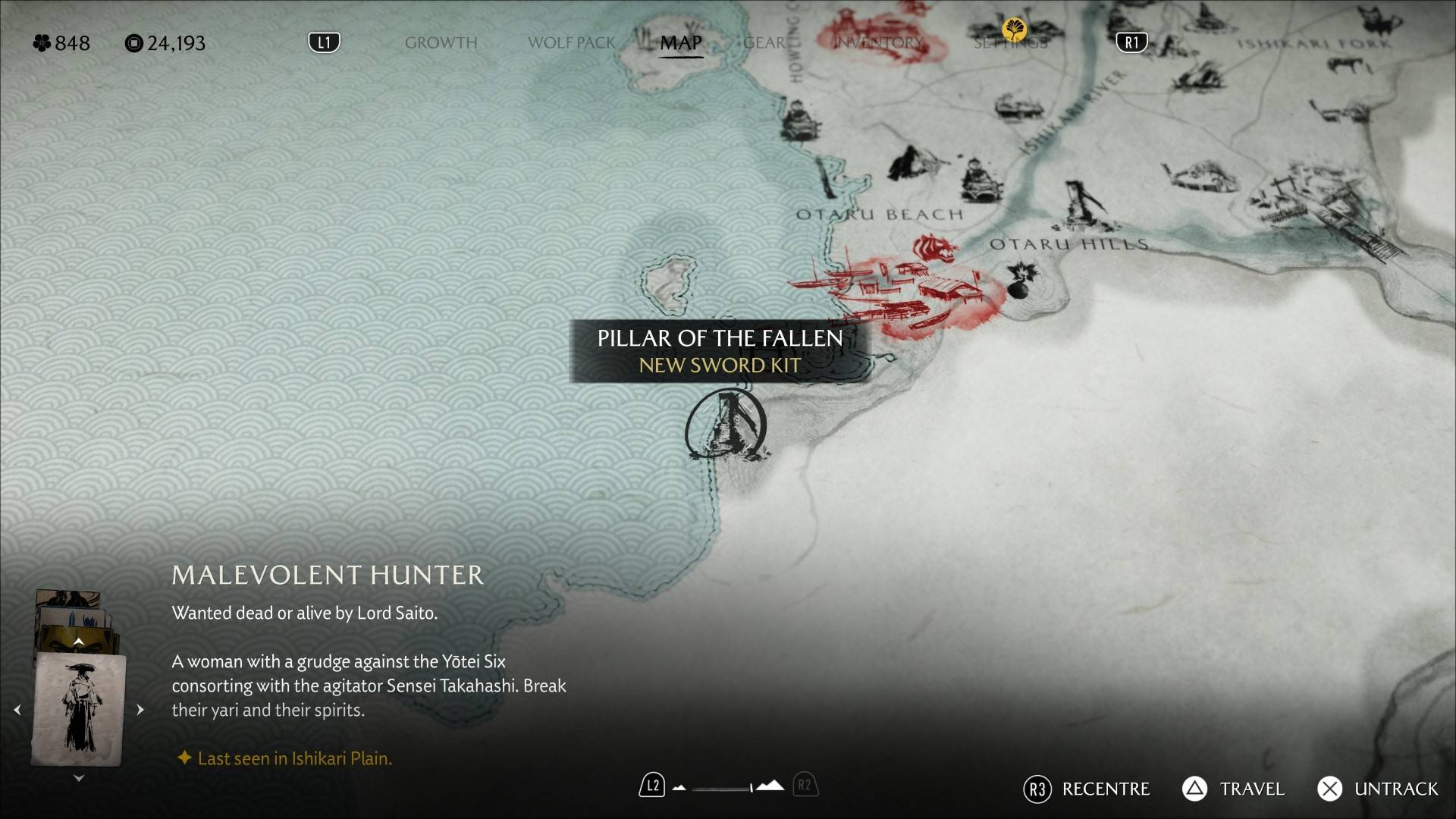
Task: Click the Travel option
Action: 1233,789
